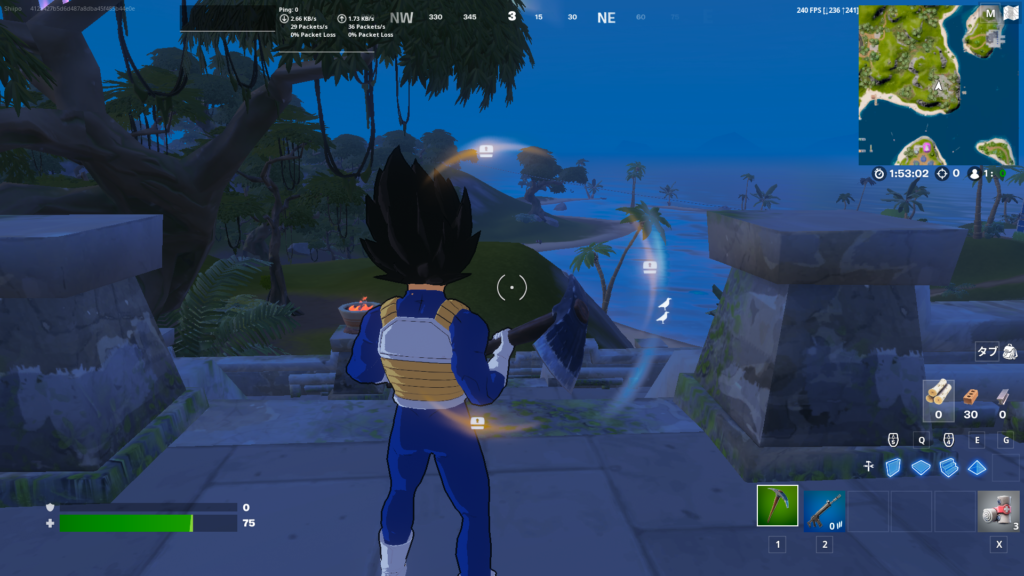Select the pickaxe hotbar slot
Screen dimensions: 1024x576
click(776, 510)
